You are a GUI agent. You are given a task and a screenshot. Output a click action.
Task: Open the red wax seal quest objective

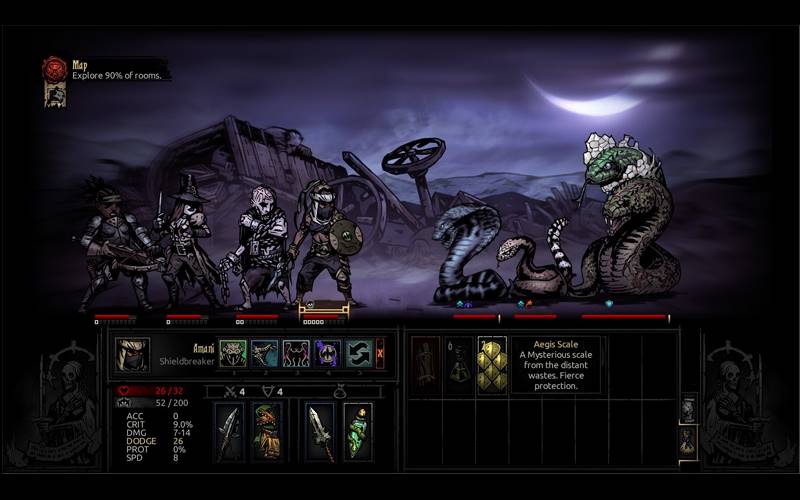tap(54, 69)
